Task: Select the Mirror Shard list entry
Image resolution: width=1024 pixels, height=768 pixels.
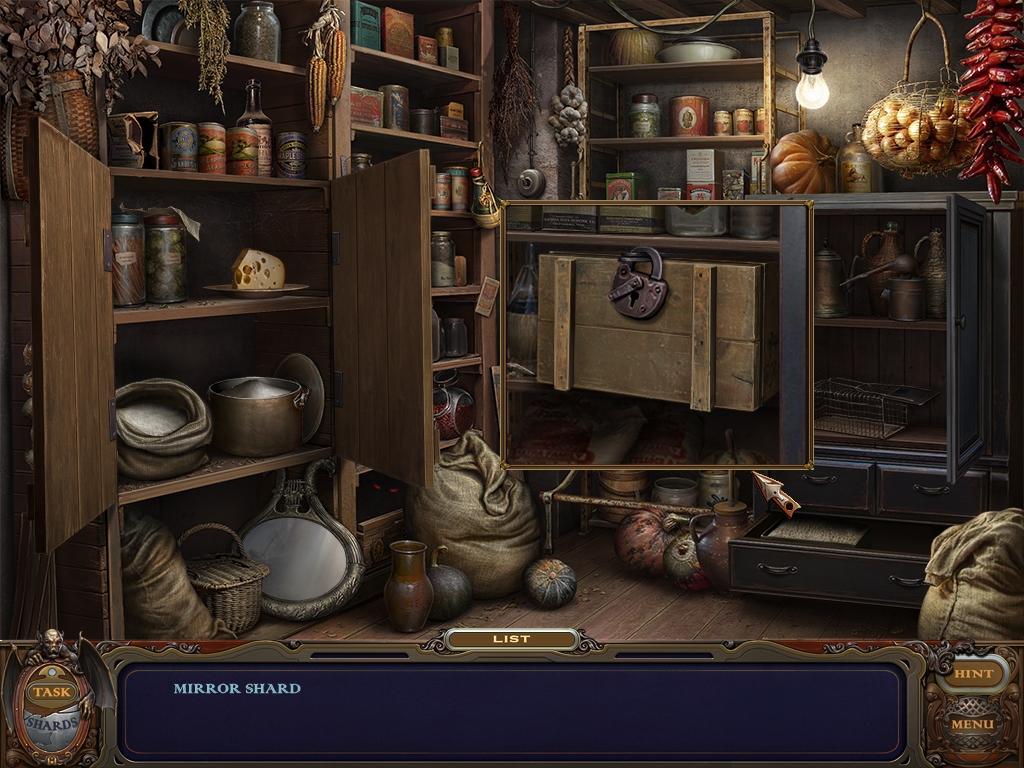Action: (x=237, y=688)
